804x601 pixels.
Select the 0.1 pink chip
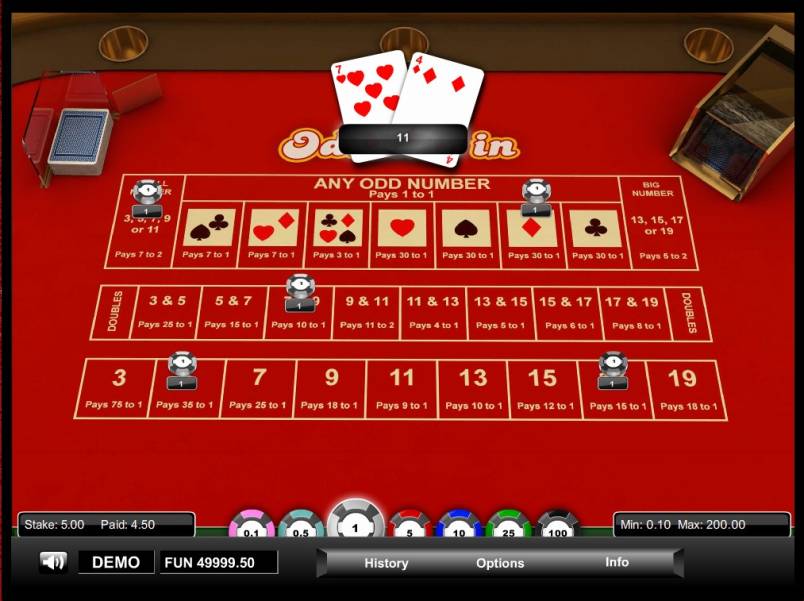[251, 527]
